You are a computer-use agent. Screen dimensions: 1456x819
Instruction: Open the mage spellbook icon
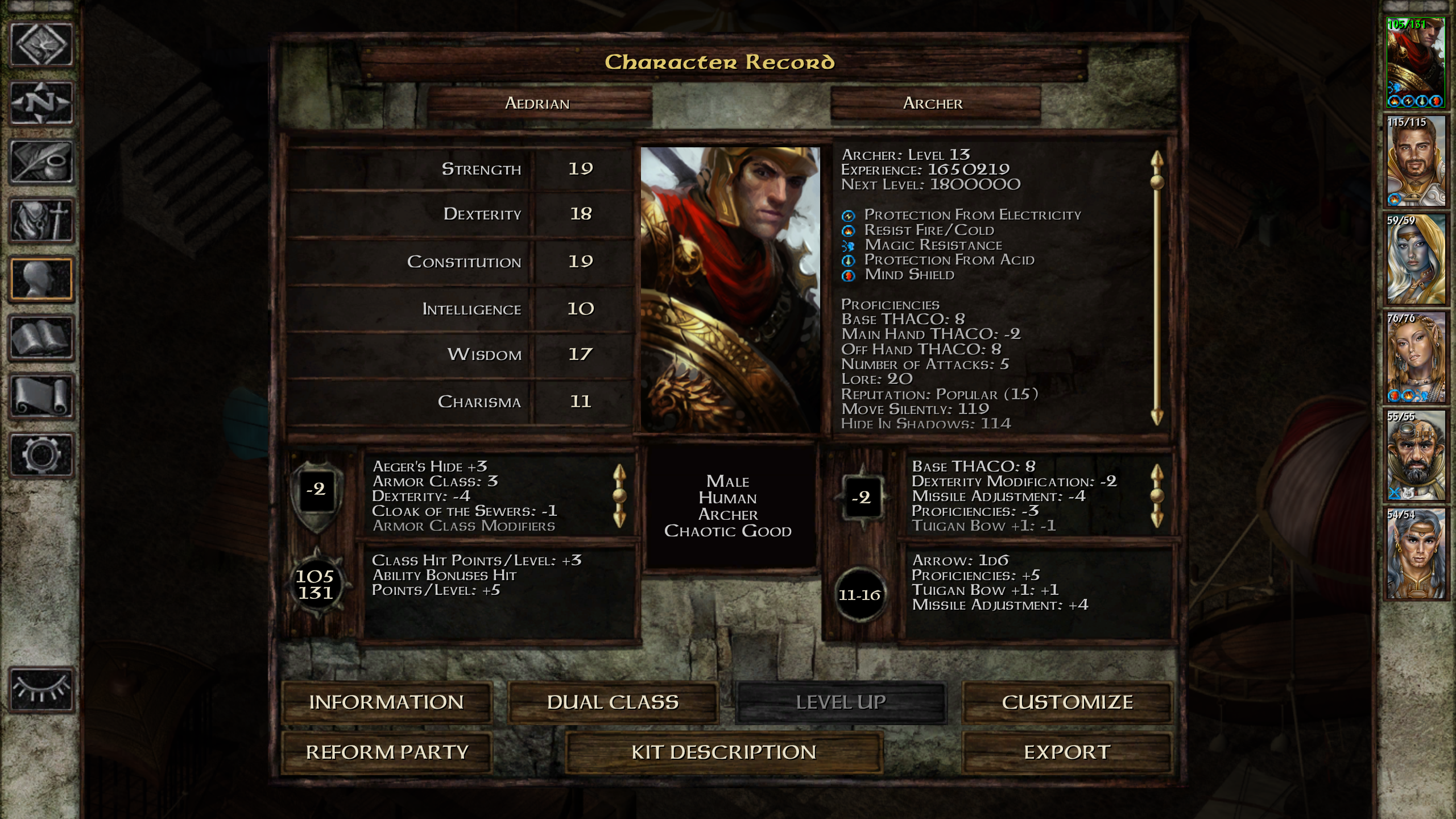tap(42, 338)
